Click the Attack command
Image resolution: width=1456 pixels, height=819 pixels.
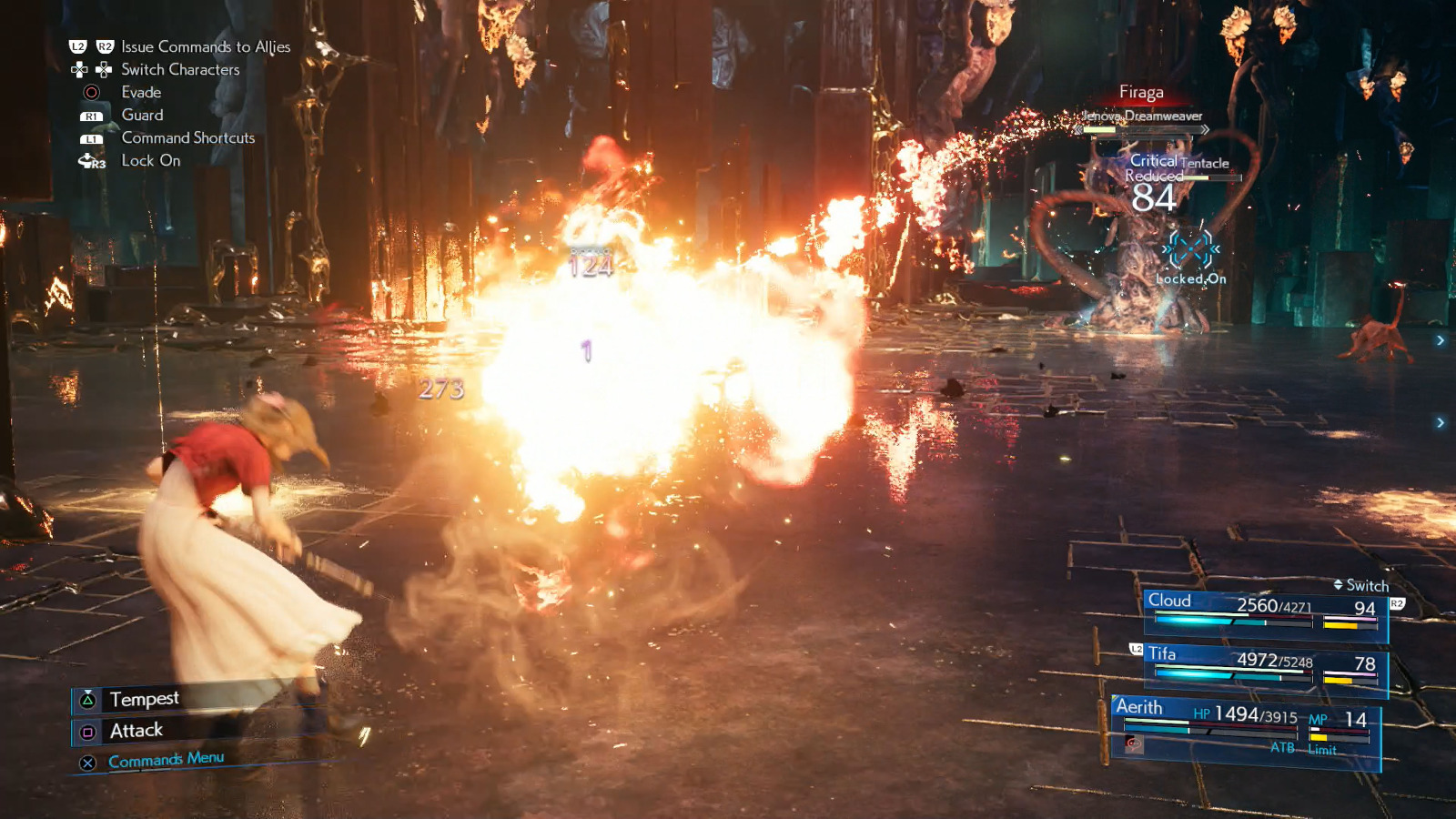pos(135,730)
